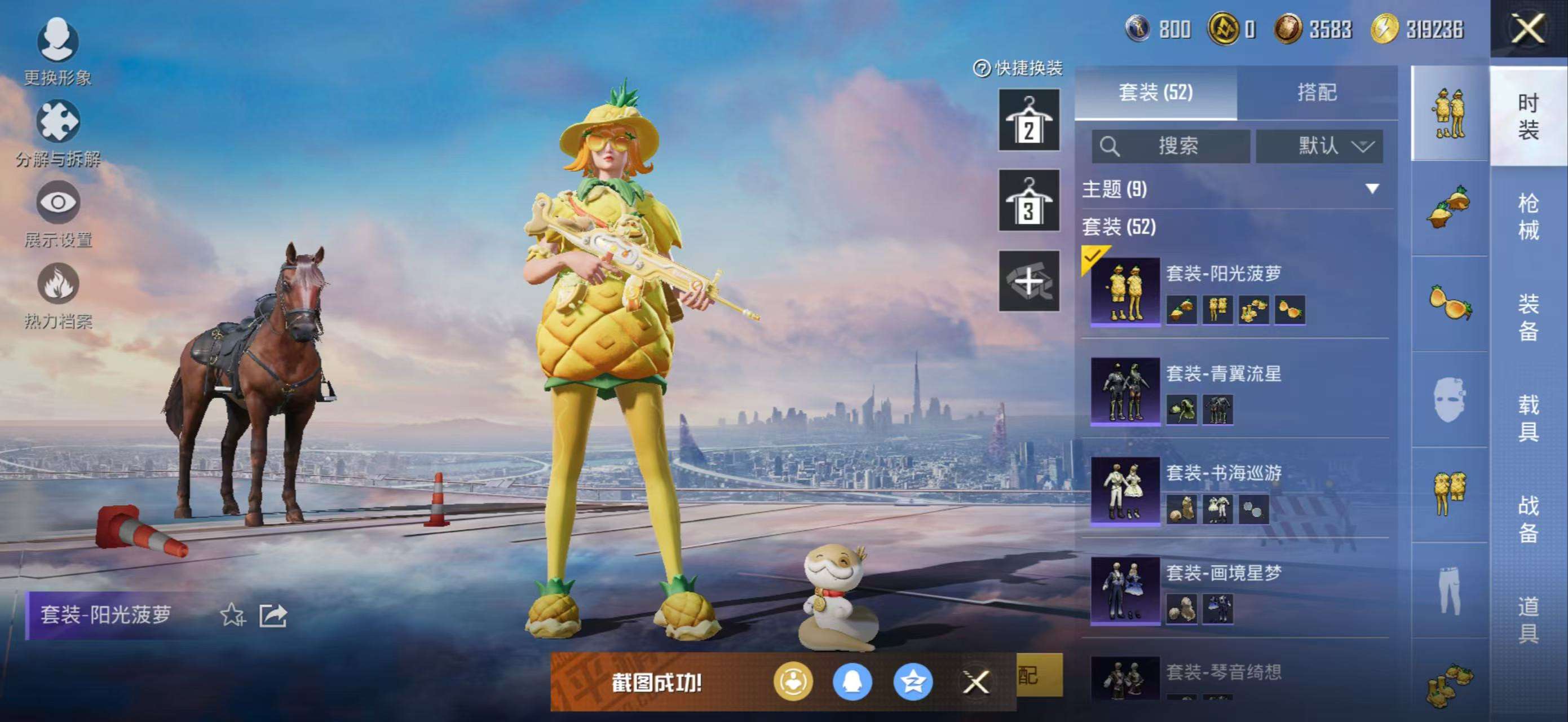Screen dimensions: 1568x722
Task: Open 分解与拆解 dismantle menu
Action: pyautogui.click(x=58, y=132)
